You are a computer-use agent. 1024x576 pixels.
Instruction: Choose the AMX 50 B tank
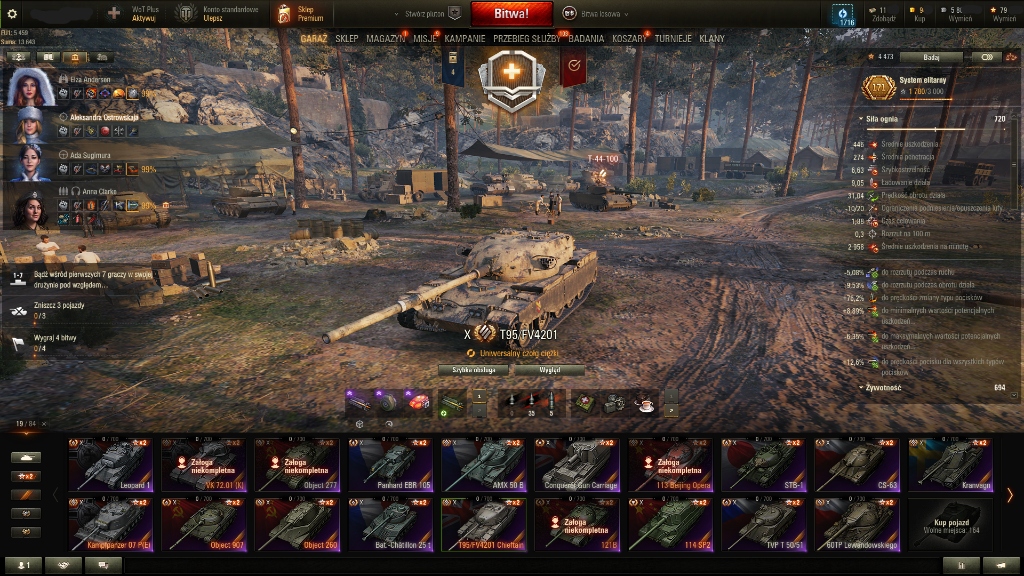483,465
